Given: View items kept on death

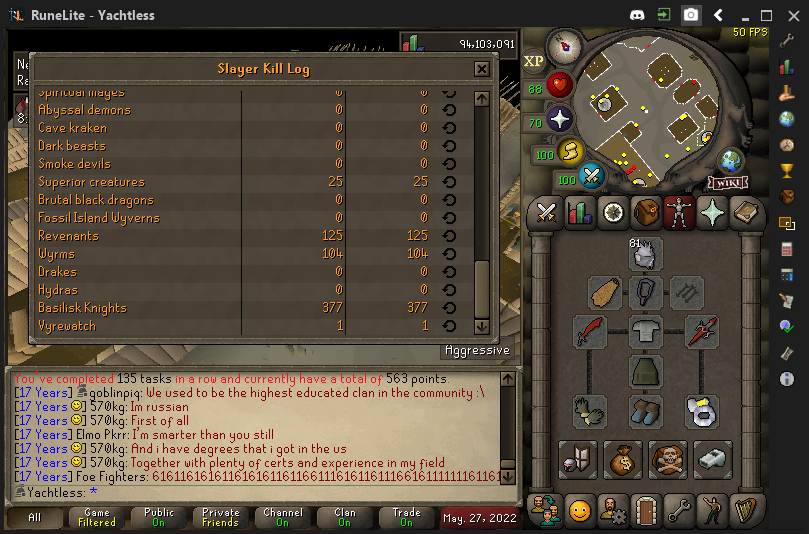Looking at the screenshot, I should [667, 459].
